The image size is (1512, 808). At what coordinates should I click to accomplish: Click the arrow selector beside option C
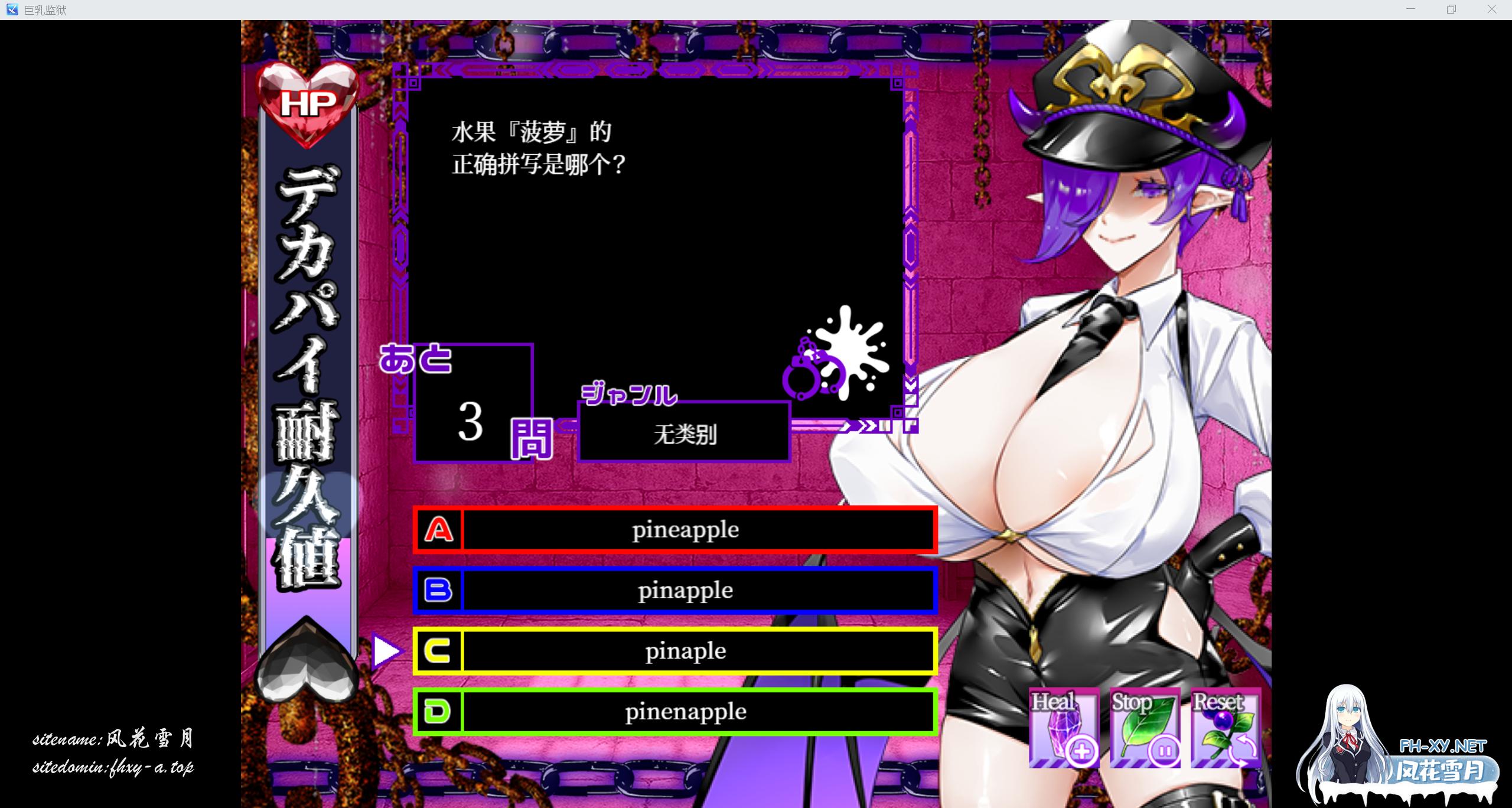coord(387,651)
